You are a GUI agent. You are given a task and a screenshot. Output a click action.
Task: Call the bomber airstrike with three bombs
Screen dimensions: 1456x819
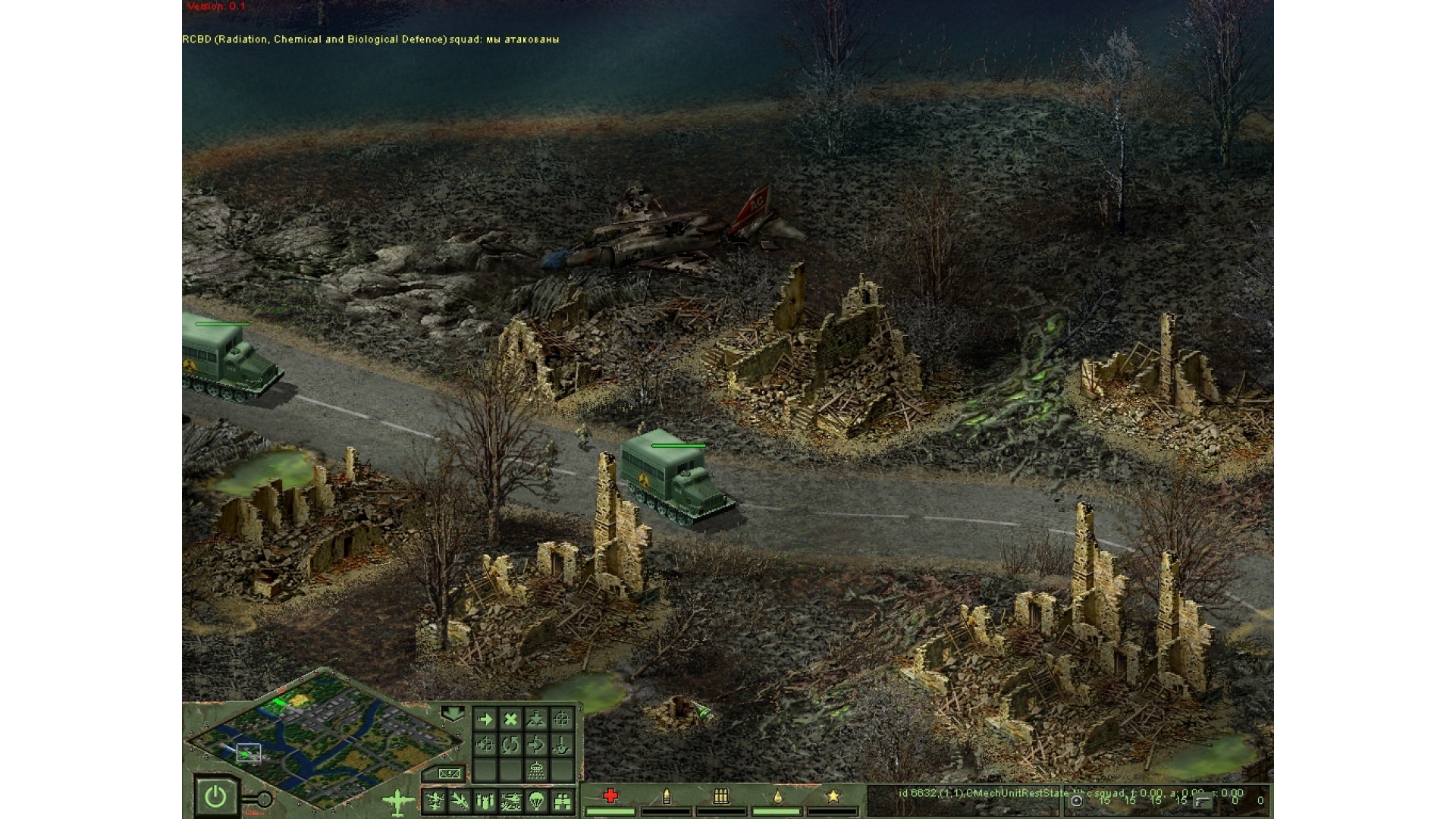pos(485,801)
